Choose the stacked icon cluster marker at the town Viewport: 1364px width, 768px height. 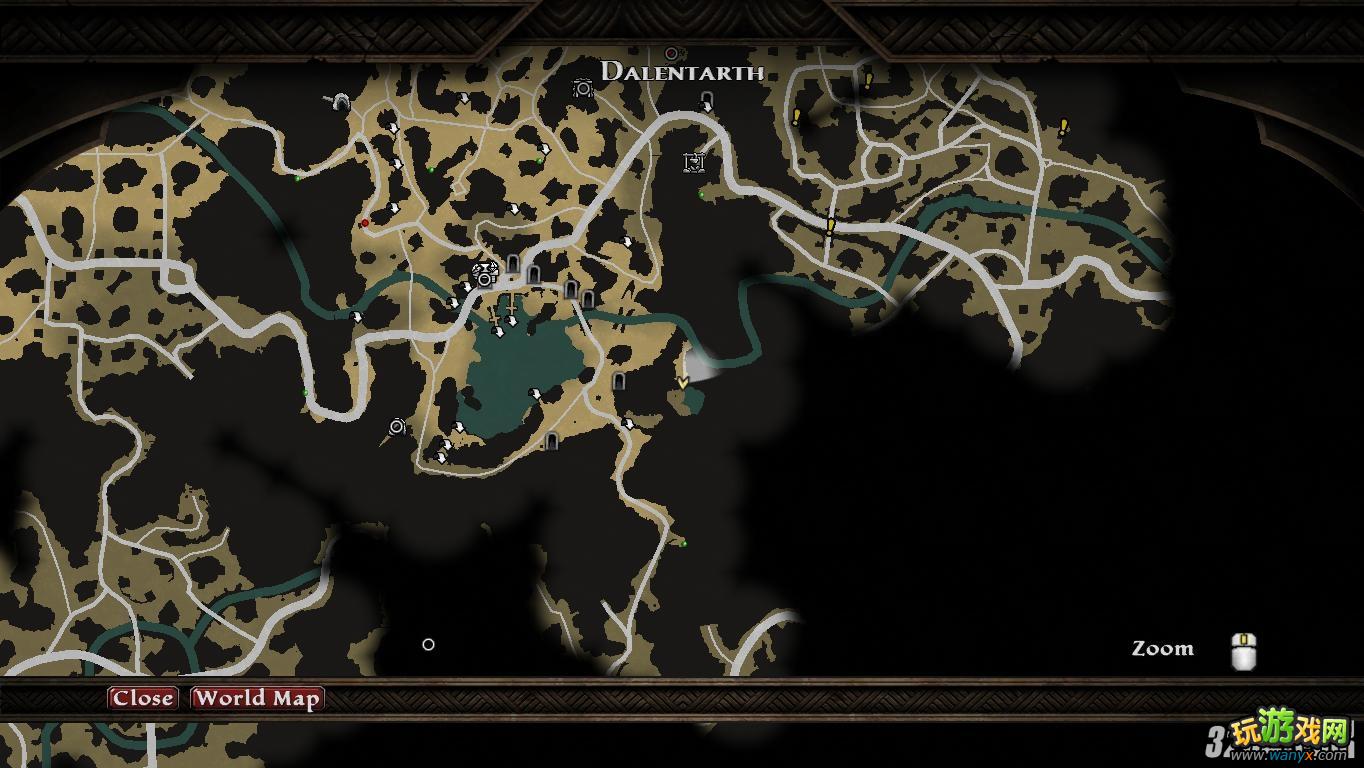(485, 272)
